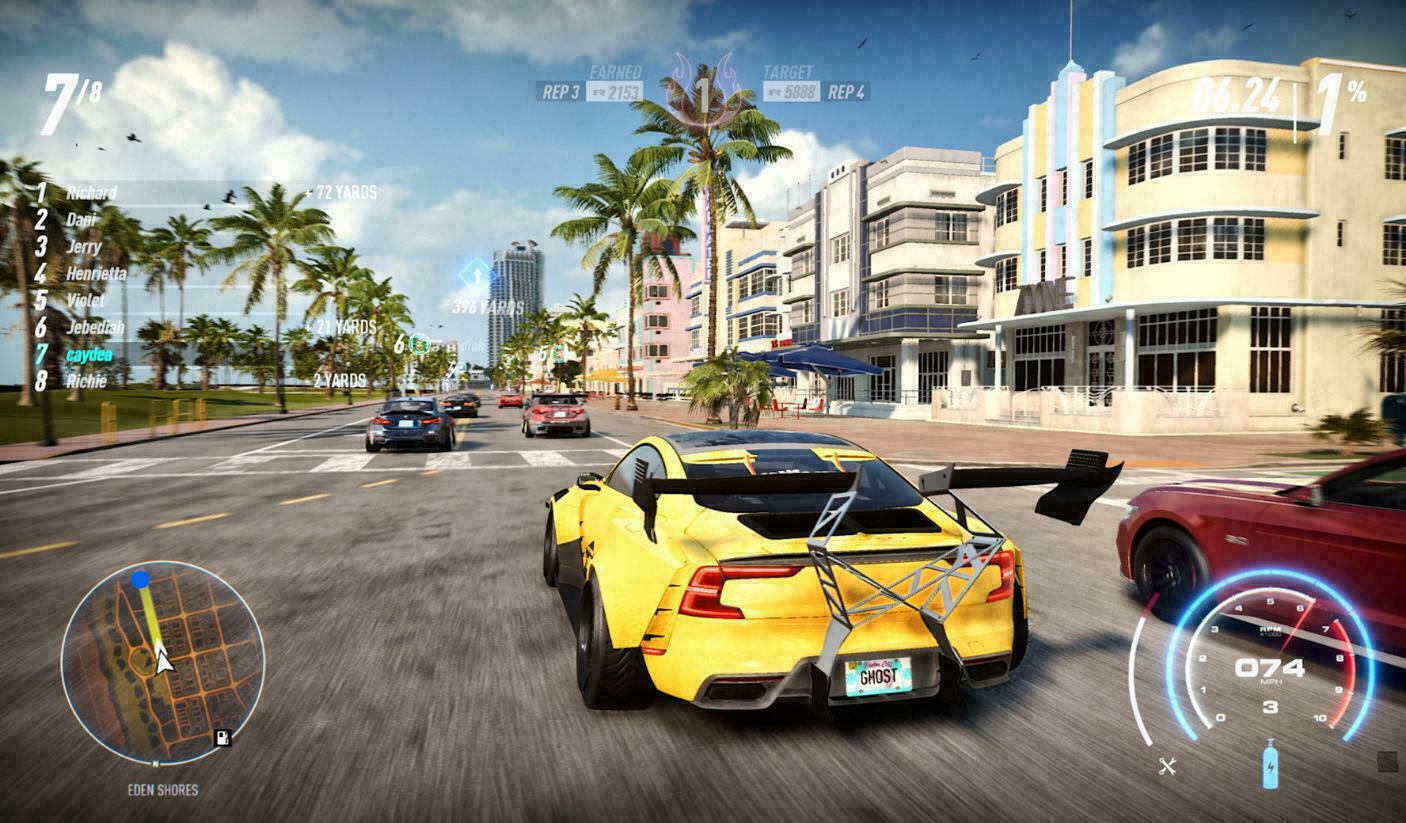Click the circular minimap
Image resolution: width=1406 pixels, height=823 pixels.
pos(162,663)
